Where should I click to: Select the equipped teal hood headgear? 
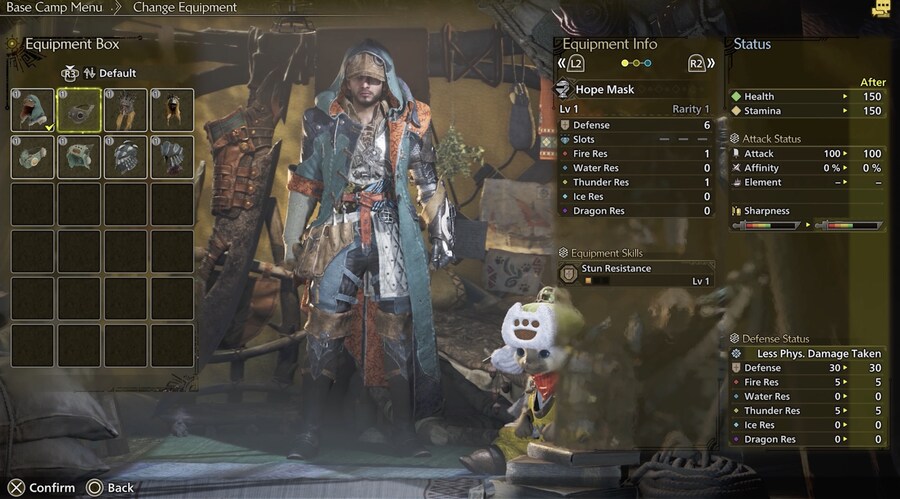[x=33, y=110]
